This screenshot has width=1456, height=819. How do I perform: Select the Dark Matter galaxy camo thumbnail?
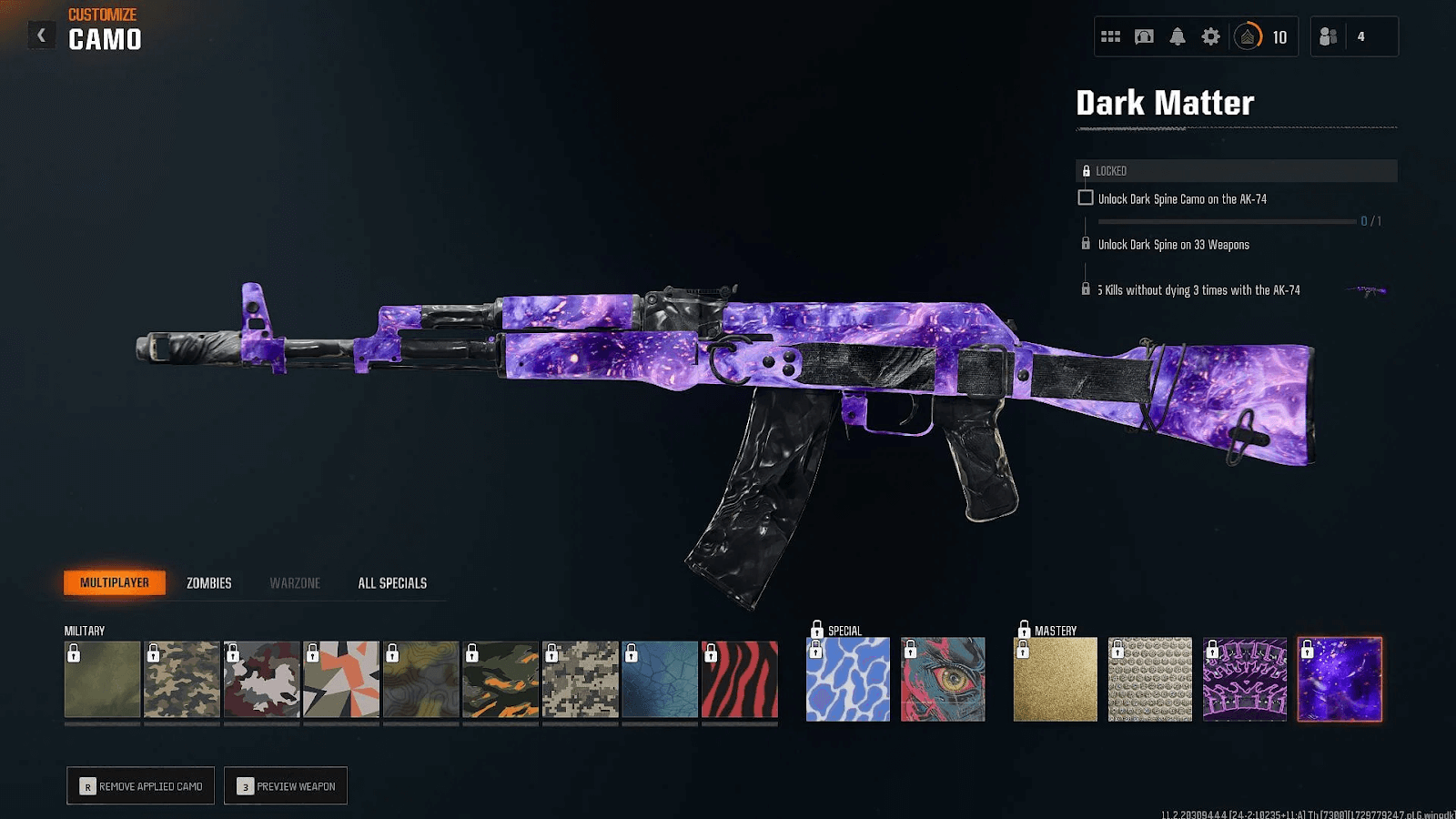[1340, 680]
